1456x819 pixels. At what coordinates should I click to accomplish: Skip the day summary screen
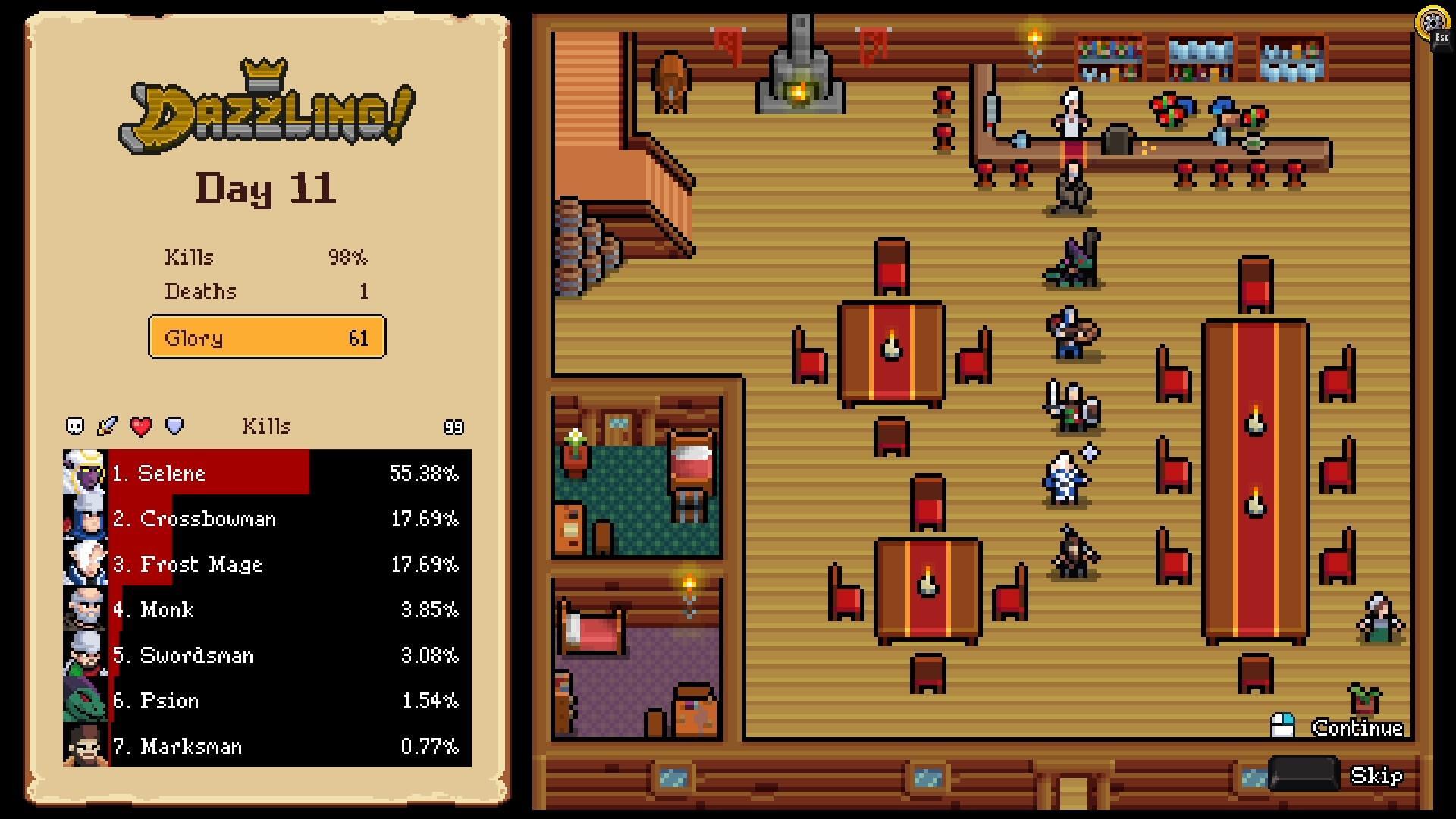click(1378, 776)
